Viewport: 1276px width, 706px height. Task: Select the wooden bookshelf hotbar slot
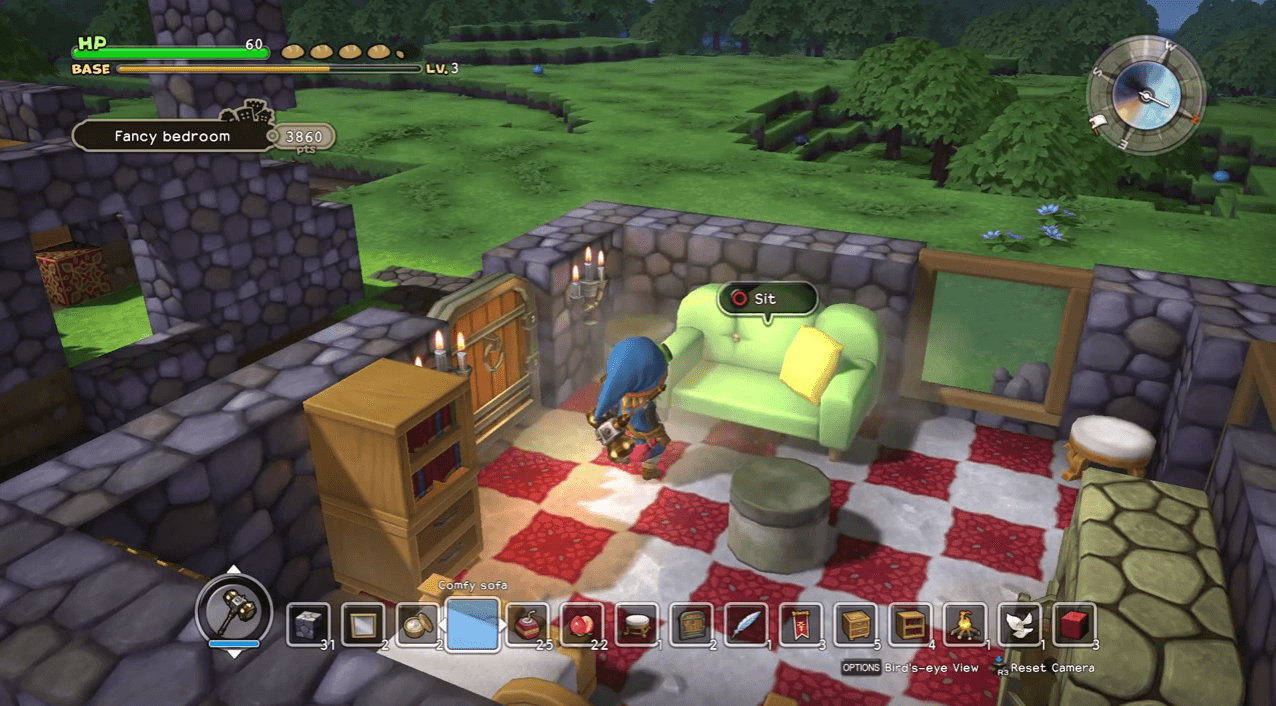(910, 625)
